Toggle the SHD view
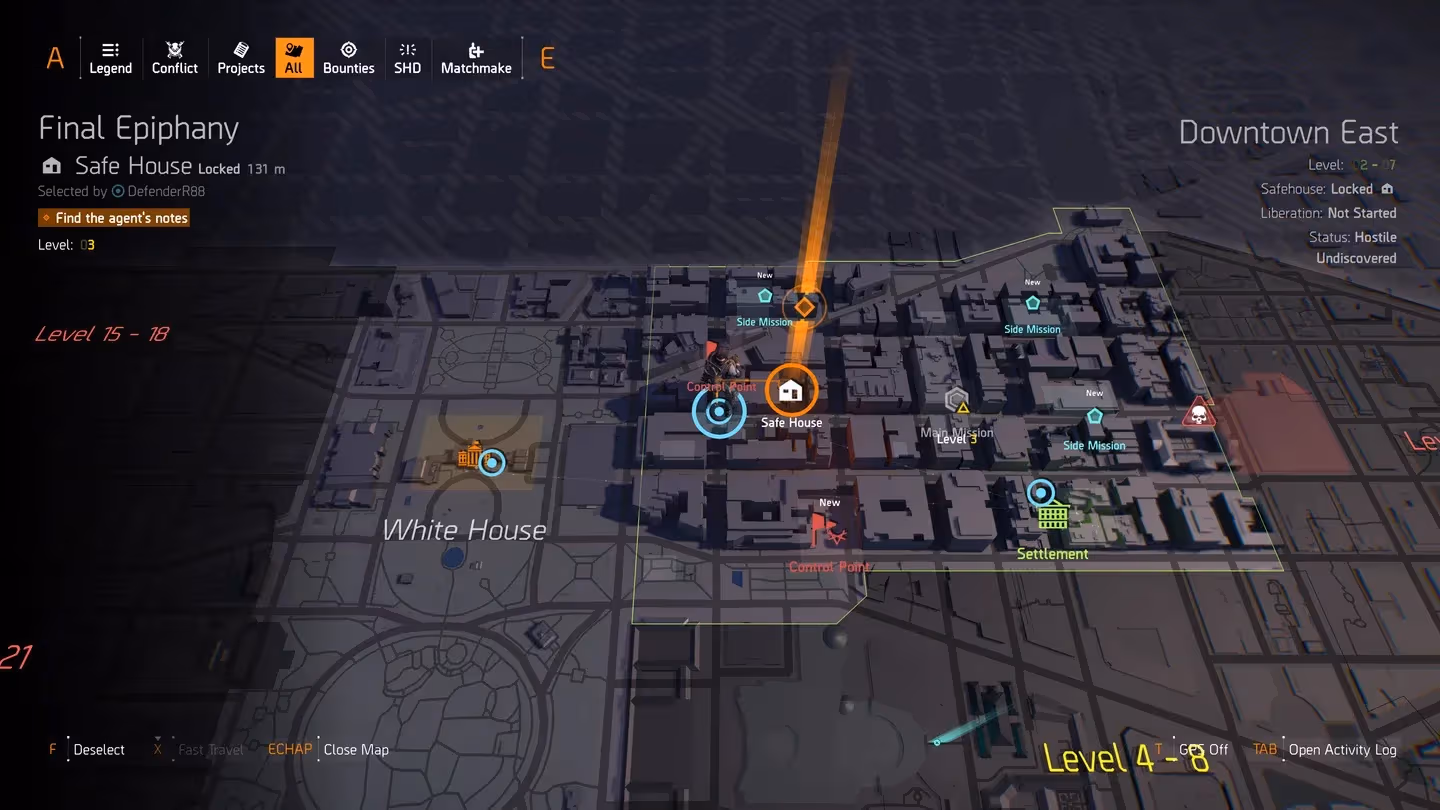The height and width of the screenshot is (810, 1440). pos(407,57)
